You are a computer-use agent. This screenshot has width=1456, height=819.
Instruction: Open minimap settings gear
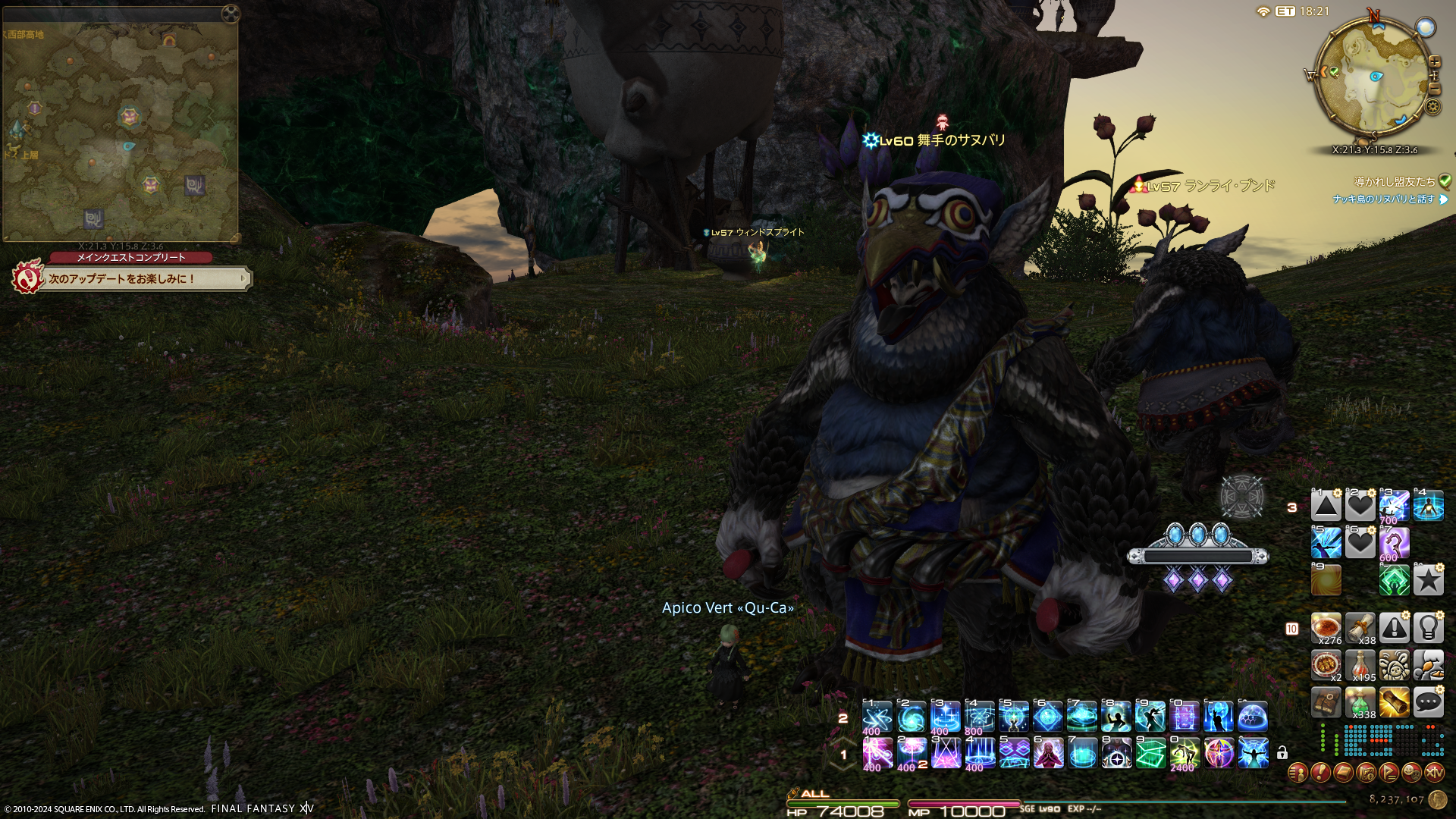point(1432,106)
